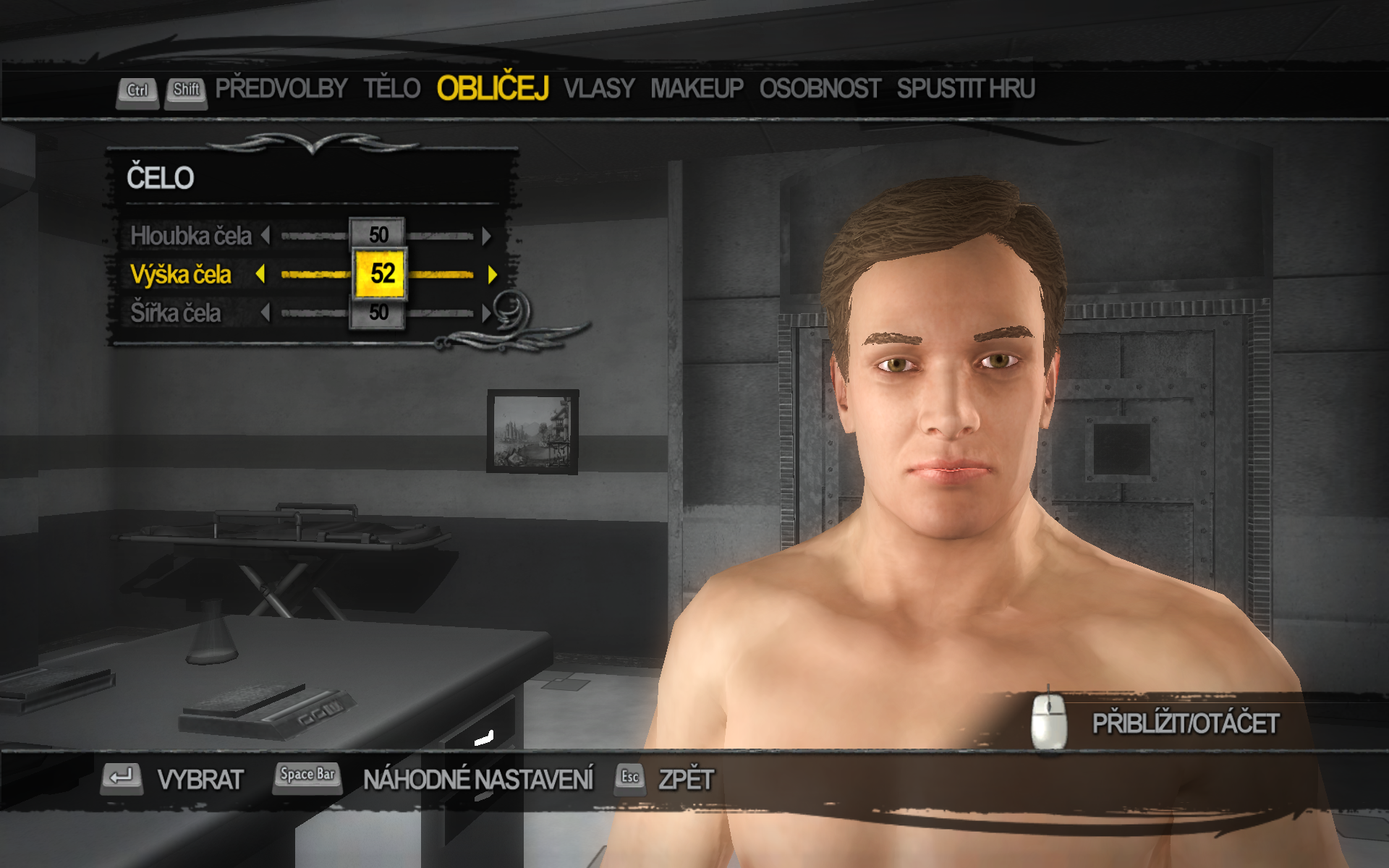Switch to the PŘEDVOLBY tab
Viewport: 1389px width, 868px height.
point(281,89)
